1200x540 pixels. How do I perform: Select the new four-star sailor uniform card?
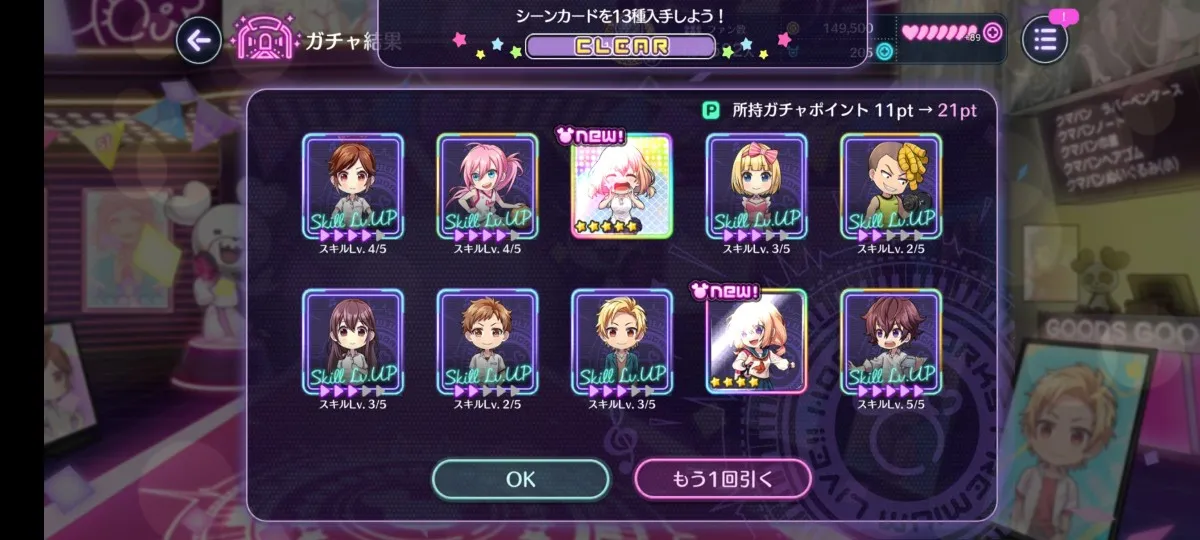756,341
